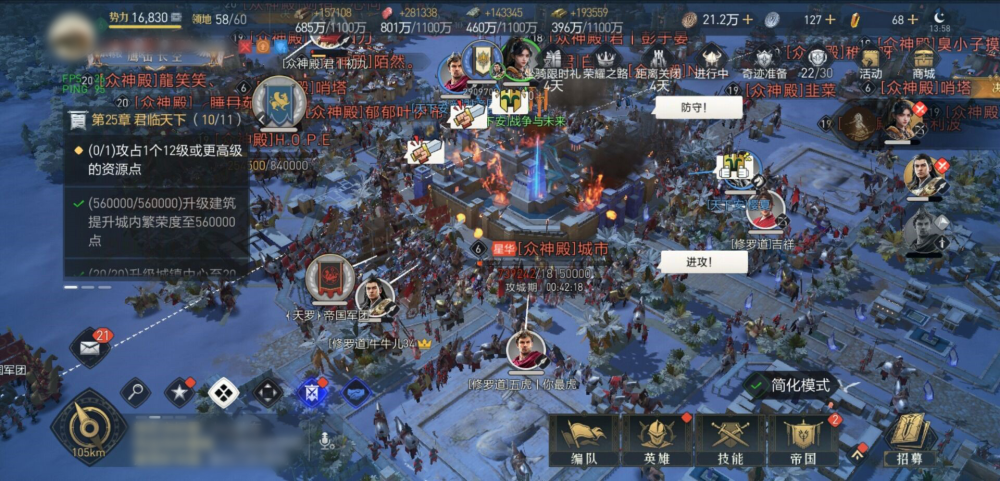Open the 奇迹准备 wonder preparation event
The image size is (1000, 481).
click(x=764, y=61)
